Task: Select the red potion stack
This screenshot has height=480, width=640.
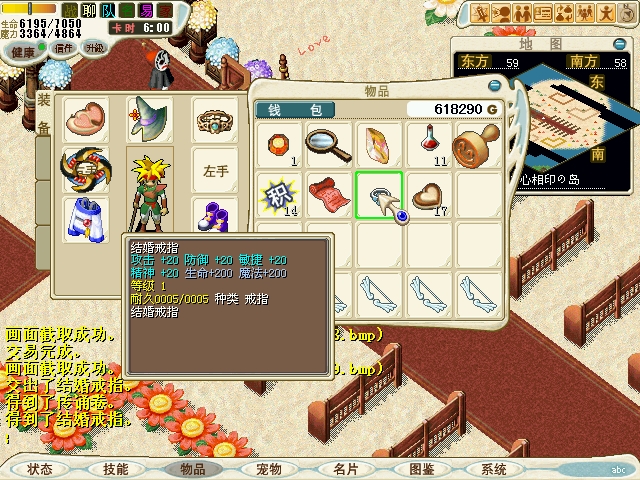Action: [428, 146]
